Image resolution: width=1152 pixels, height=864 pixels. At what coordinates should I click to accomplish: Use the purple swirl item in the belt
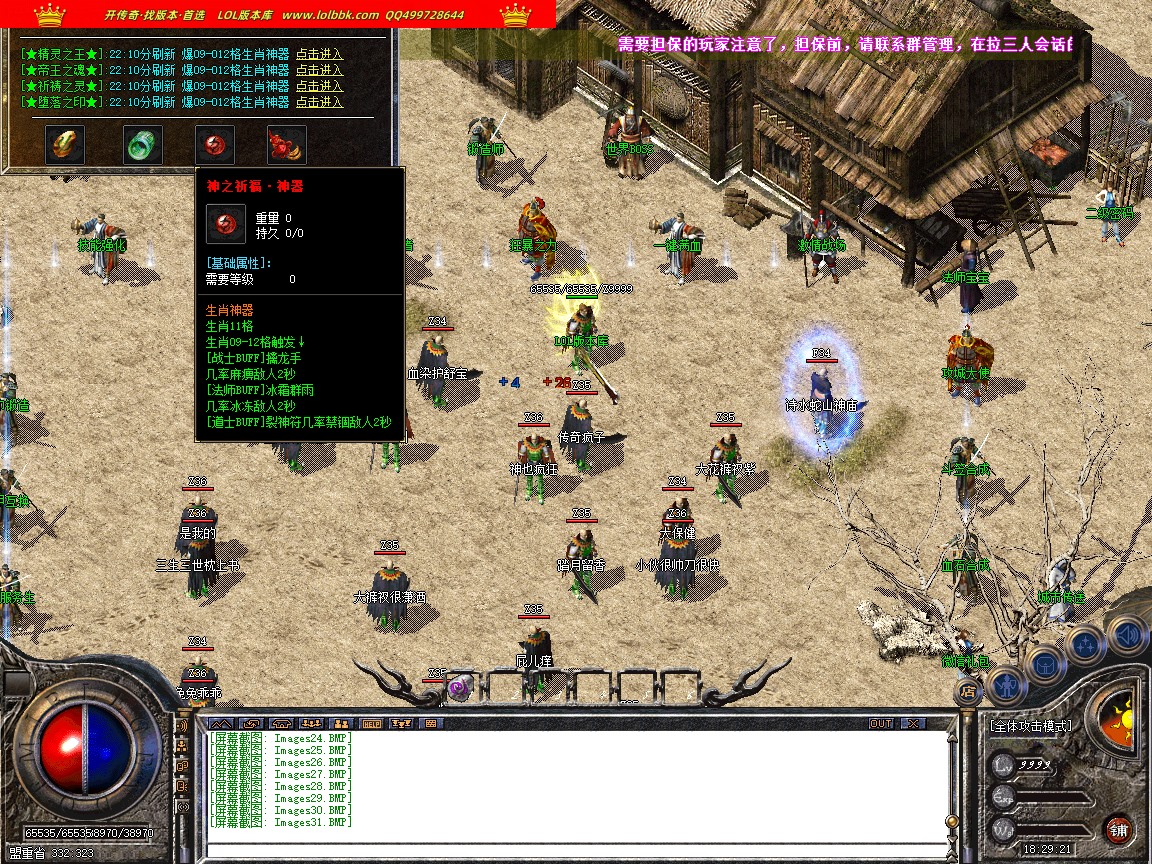click(459, 687)
